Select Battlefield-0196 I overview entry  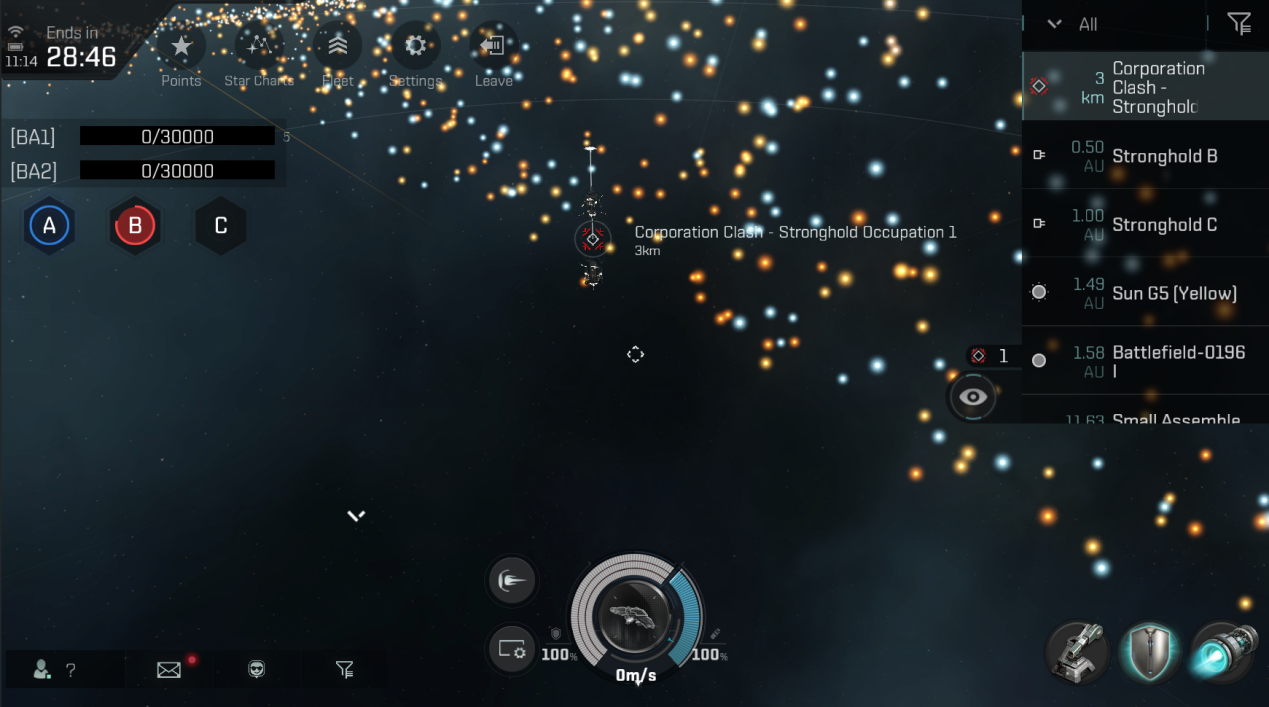click(1145, 361)
